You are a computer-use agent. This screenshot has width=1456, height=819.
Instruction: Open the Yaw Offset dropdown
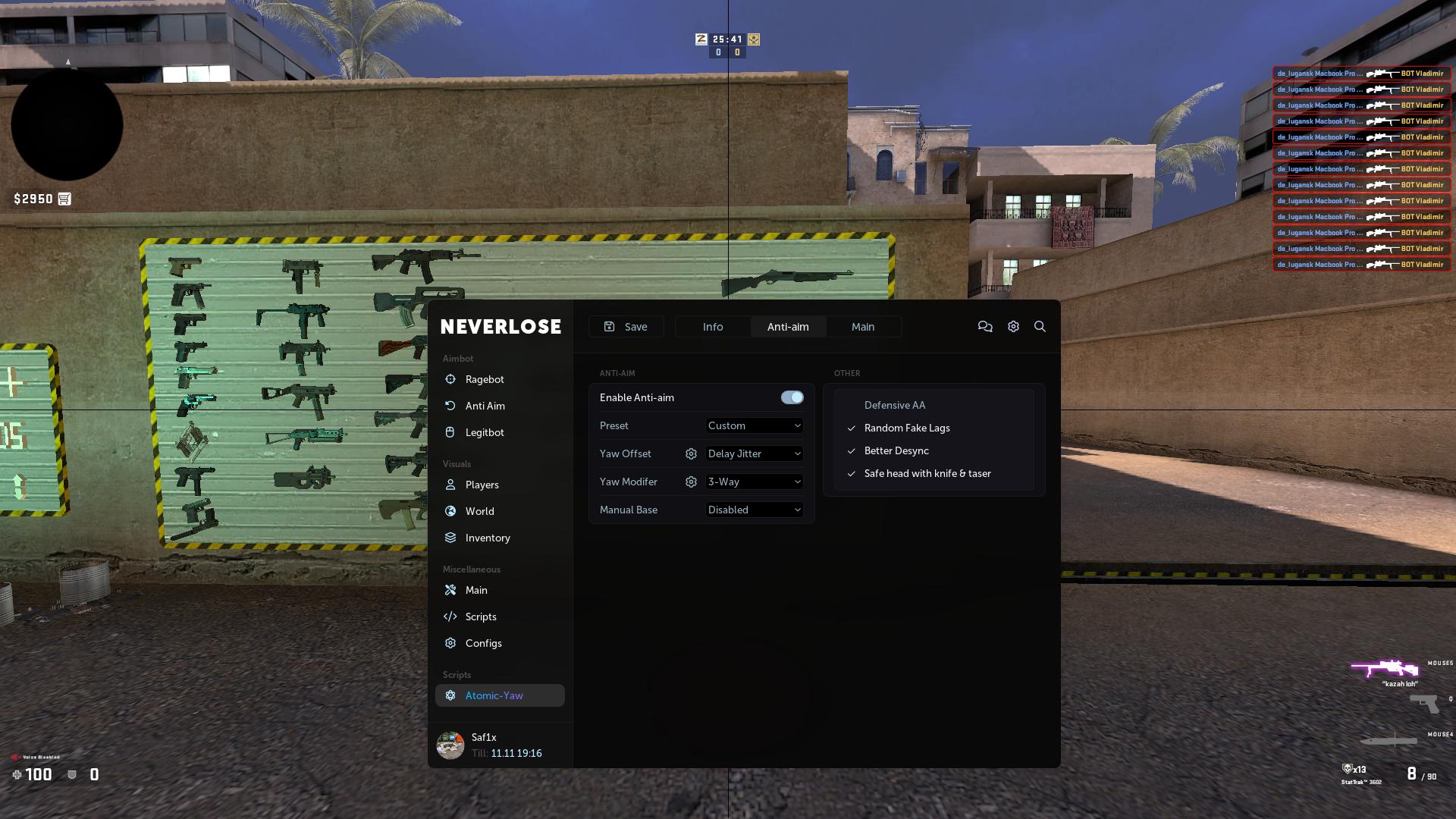click(753, 453)
